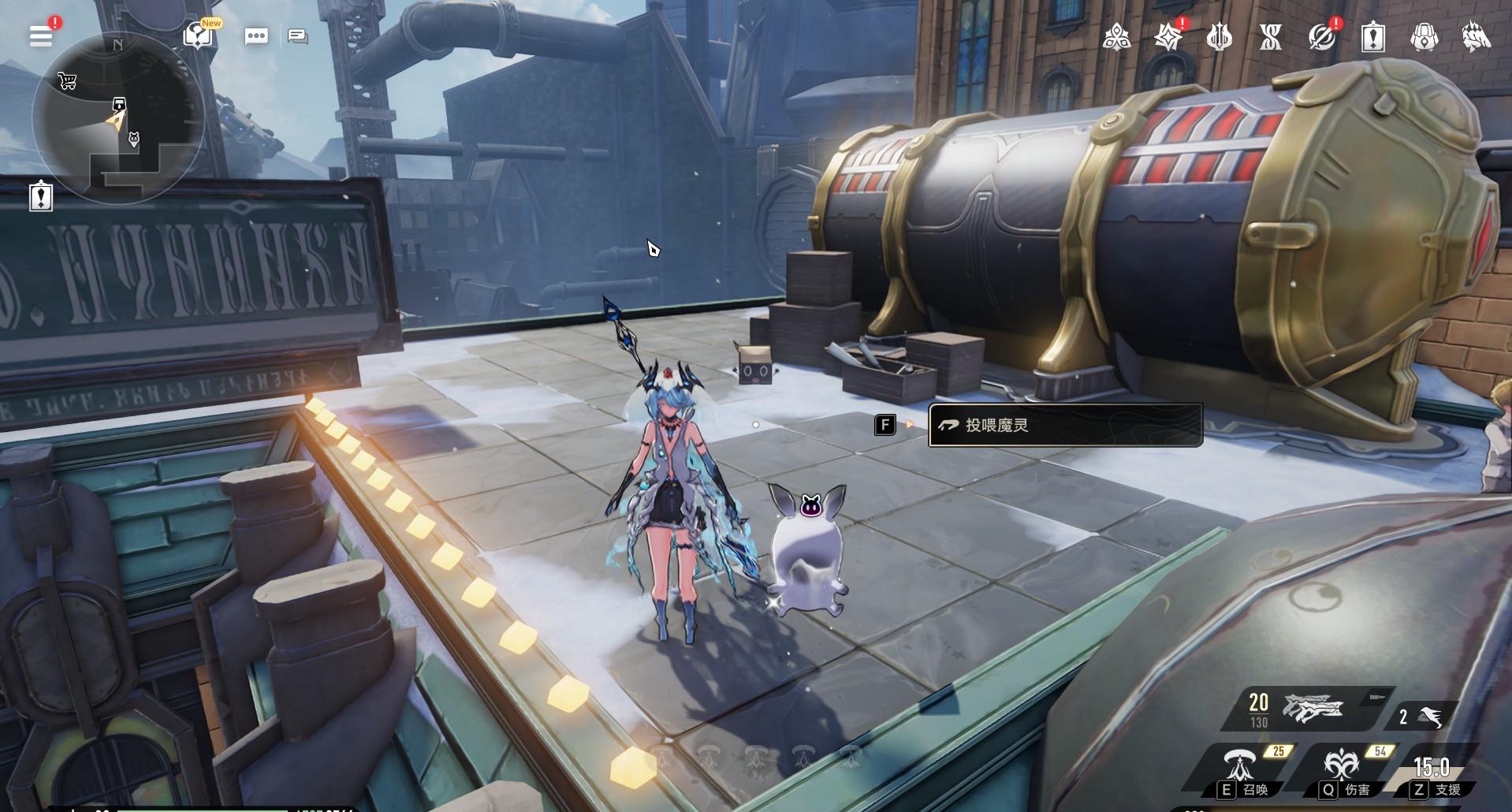Open the exclamation quest tracker below minimap
1512x812 pixels.
41,196
